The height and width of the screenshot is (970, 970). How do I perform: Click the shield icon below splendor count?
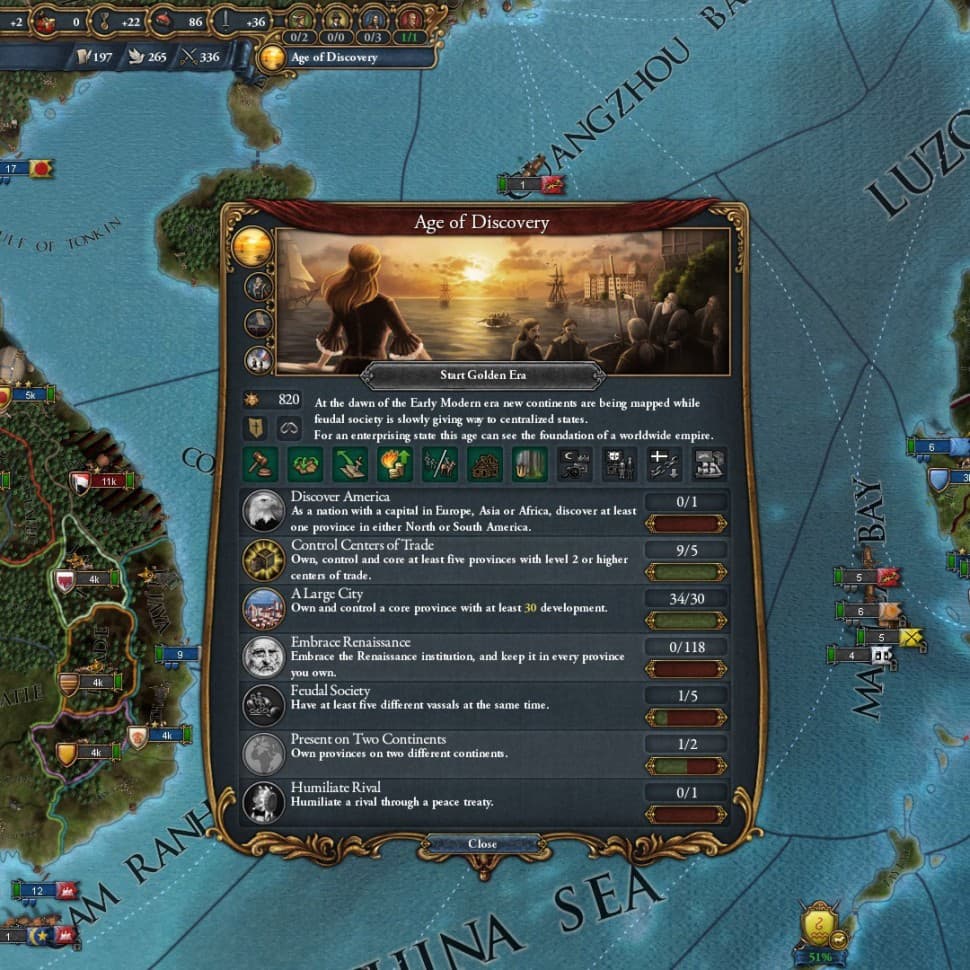[256, 429]
